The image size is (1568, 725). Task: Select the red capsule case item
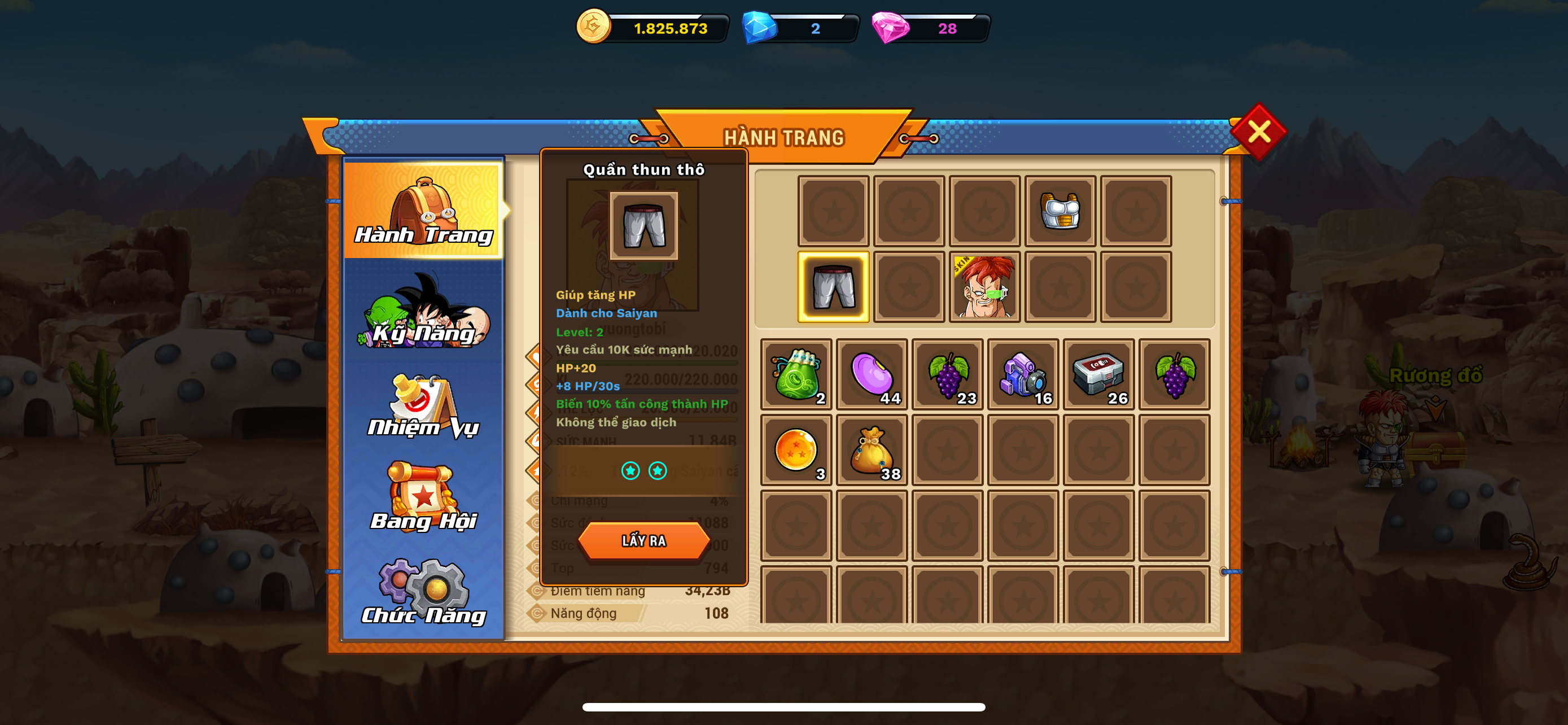[1099, 374]
